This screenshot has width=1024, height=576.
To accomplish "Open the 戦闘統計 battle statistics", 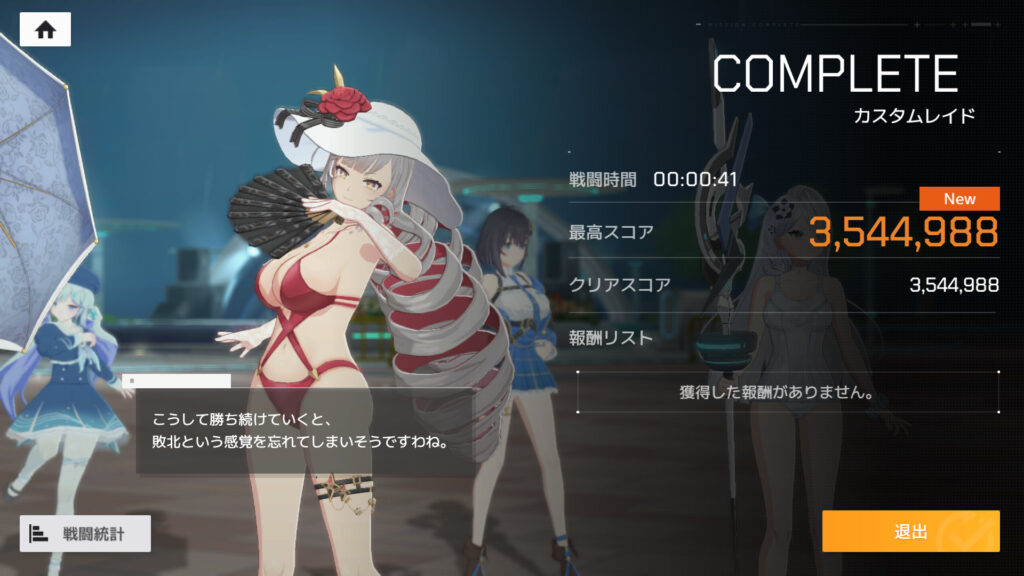I will coord(85,533).
